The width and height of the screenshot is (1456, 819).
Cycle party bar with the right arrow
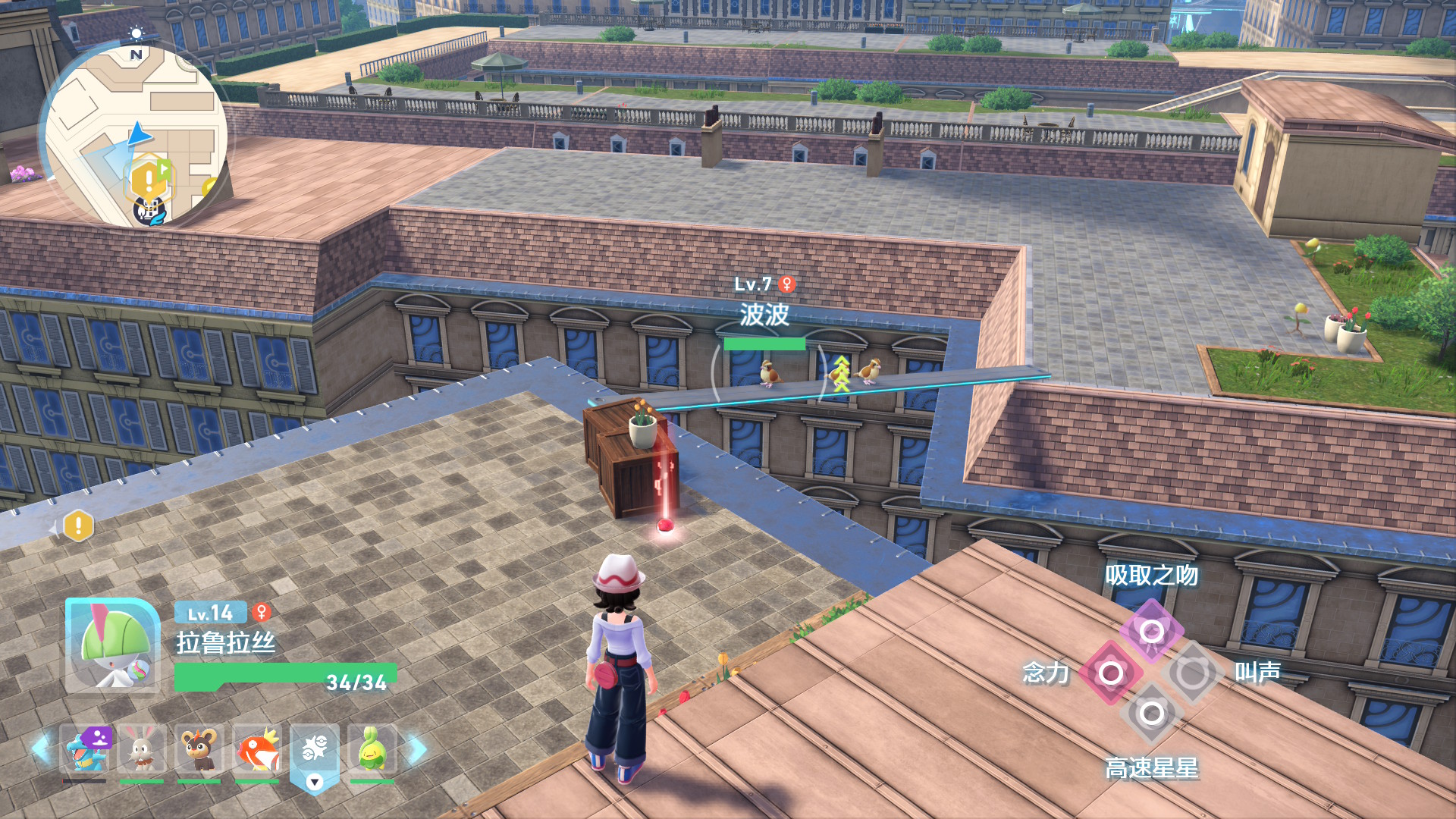pos(416,749)
